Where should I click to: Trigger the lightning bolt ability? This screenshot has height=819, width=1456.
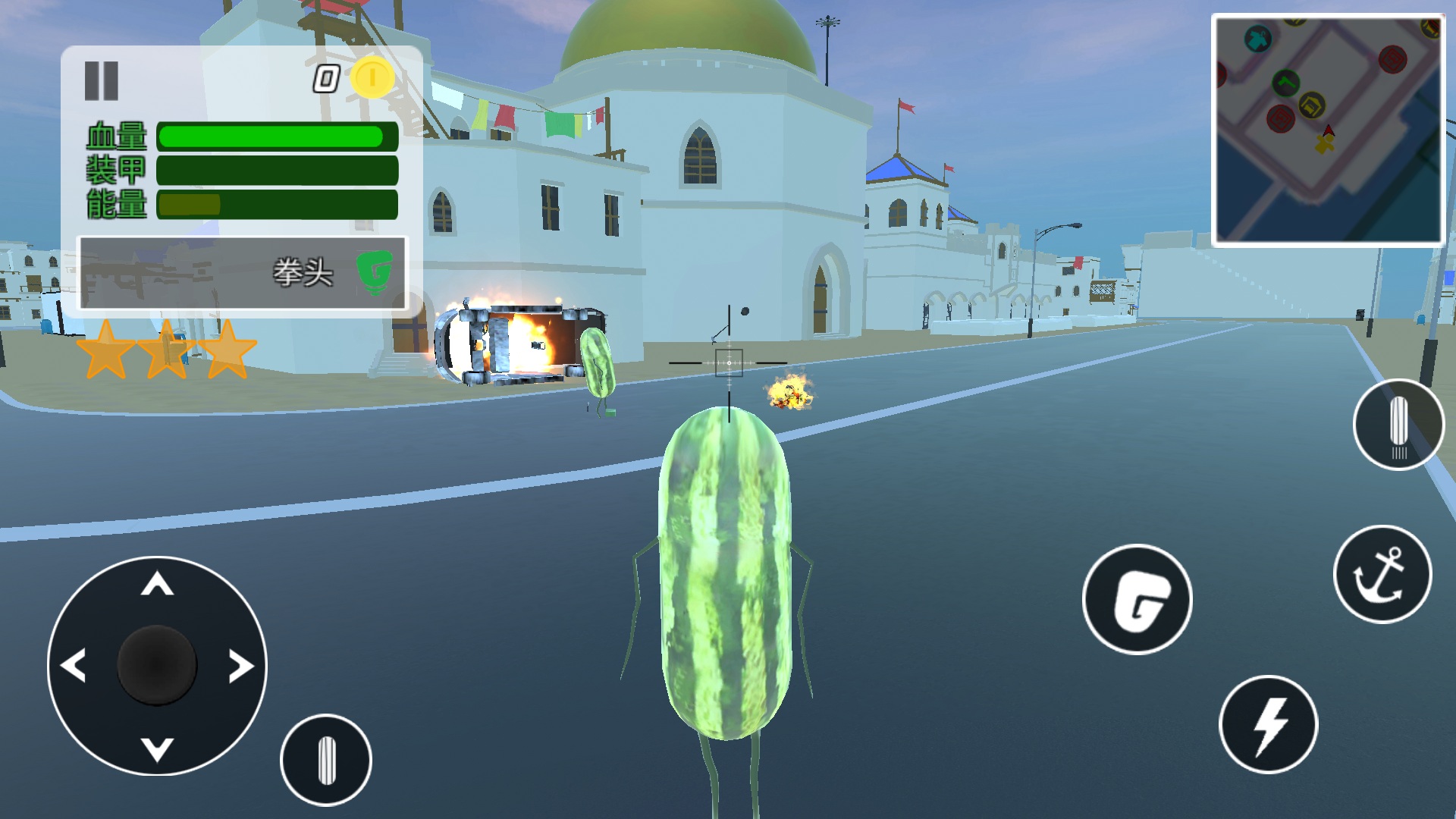click(x=1268, y=724)
